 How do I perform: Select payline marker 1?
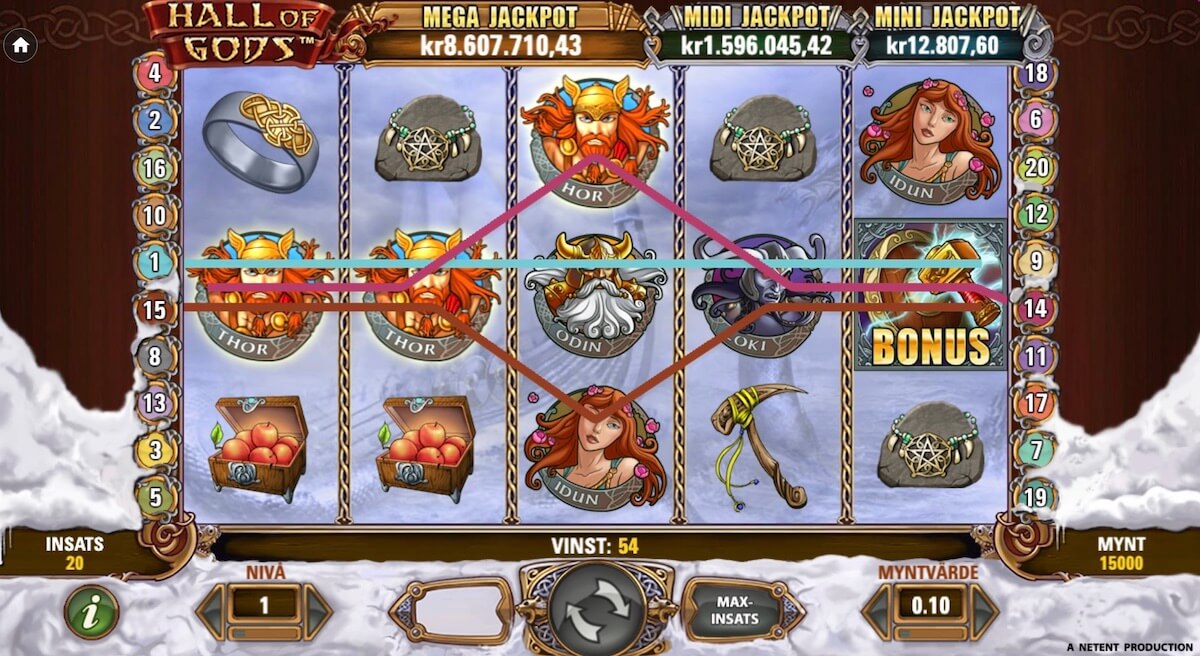155,263
